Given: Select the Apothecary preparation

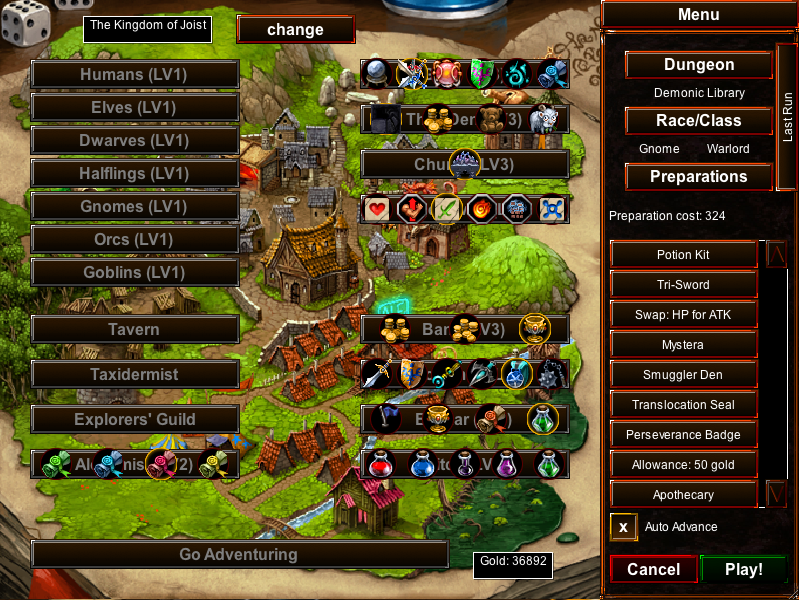Looking at the screenshot, I should 683,495.
